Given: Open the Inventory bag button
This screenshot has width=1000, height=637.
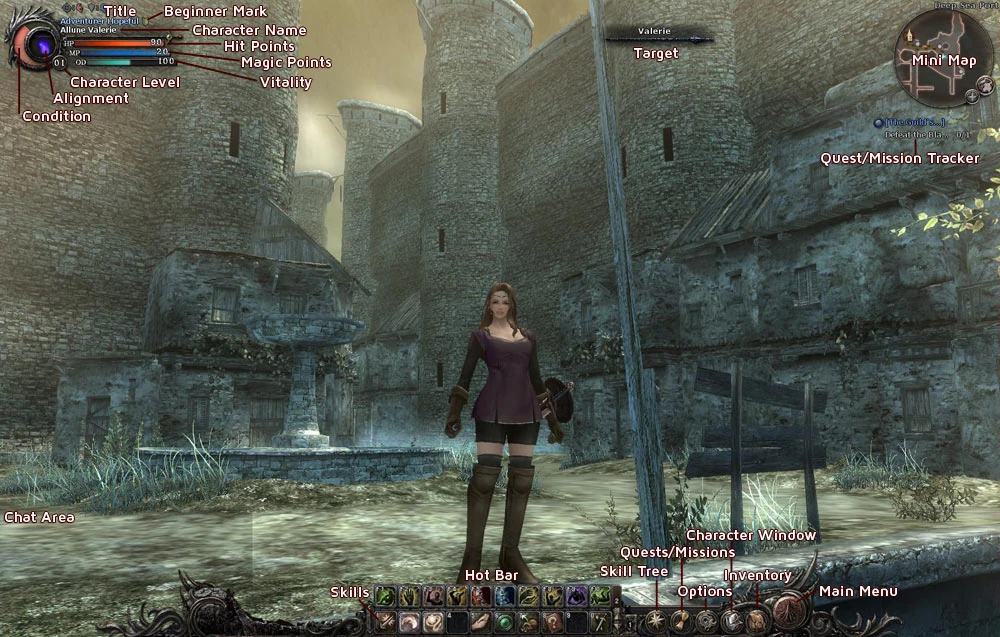Looking at the screenshot, I should point(758,620).
